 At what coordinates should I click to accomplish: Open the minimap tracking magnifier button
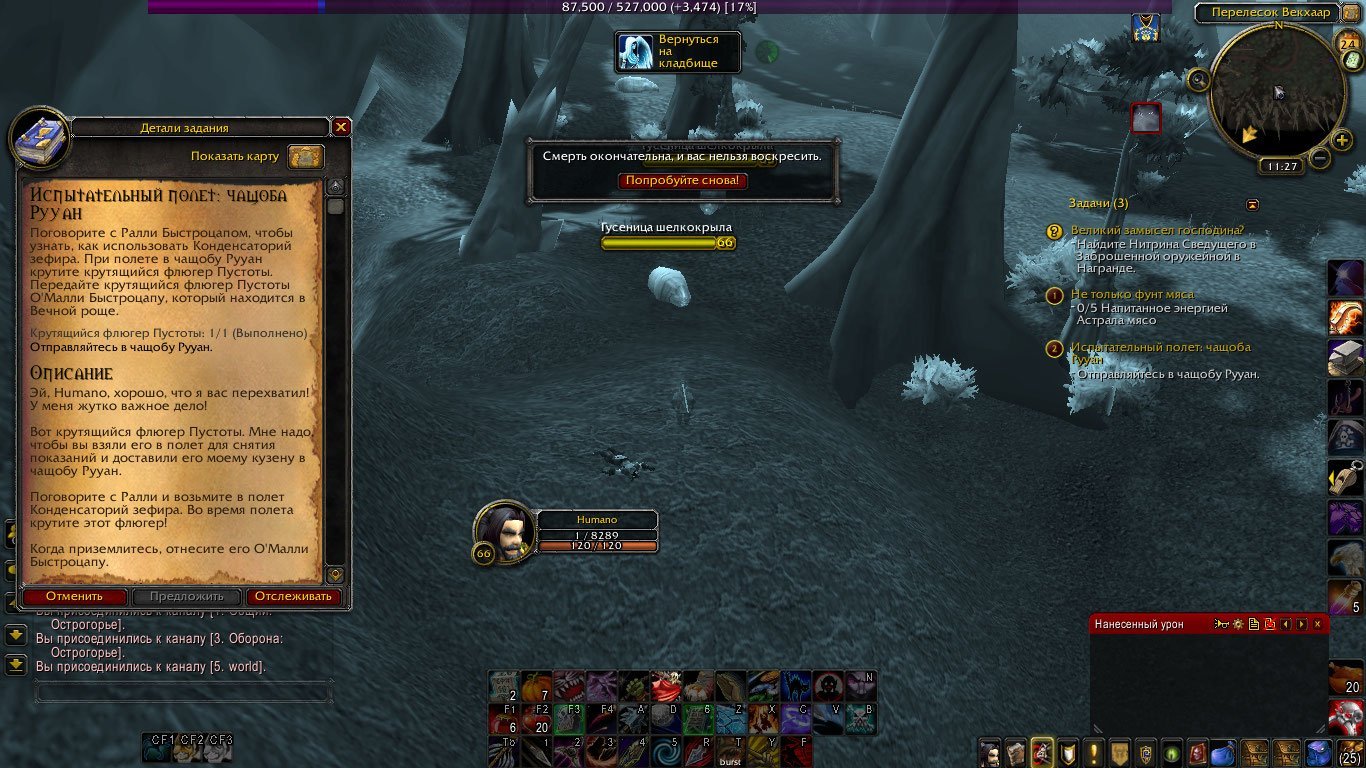point(1198,80)
